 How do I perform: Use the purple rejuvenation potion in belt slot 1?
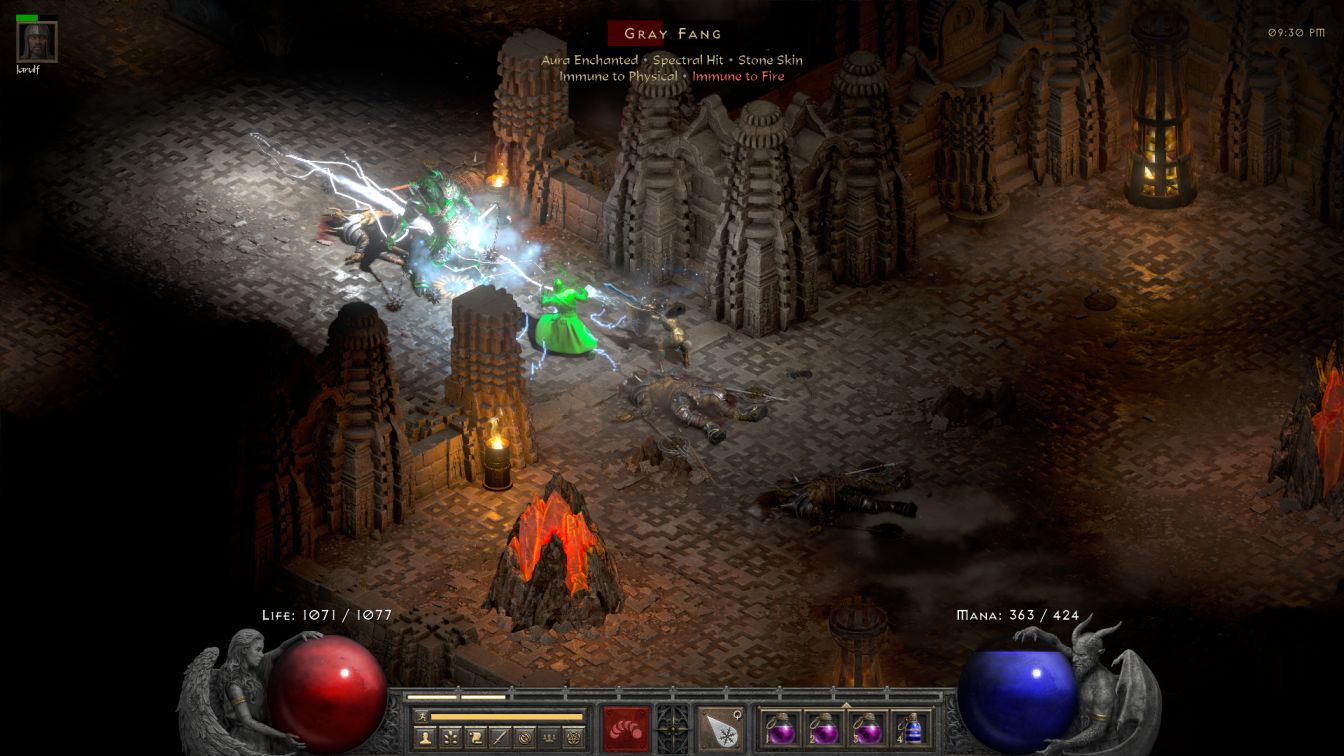[x=781, y=728]
